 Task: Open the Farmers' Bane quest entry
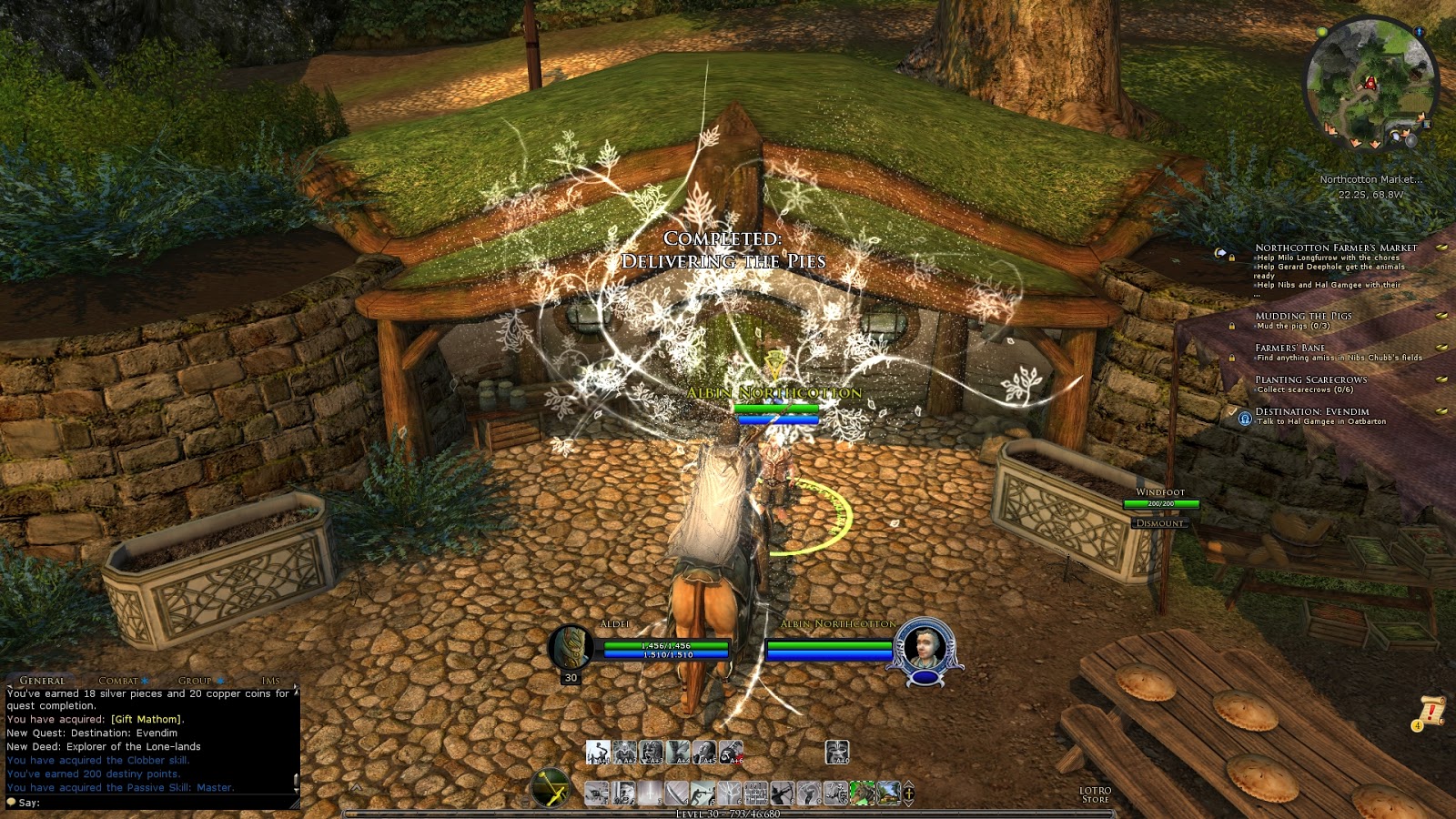[1289, 348]
